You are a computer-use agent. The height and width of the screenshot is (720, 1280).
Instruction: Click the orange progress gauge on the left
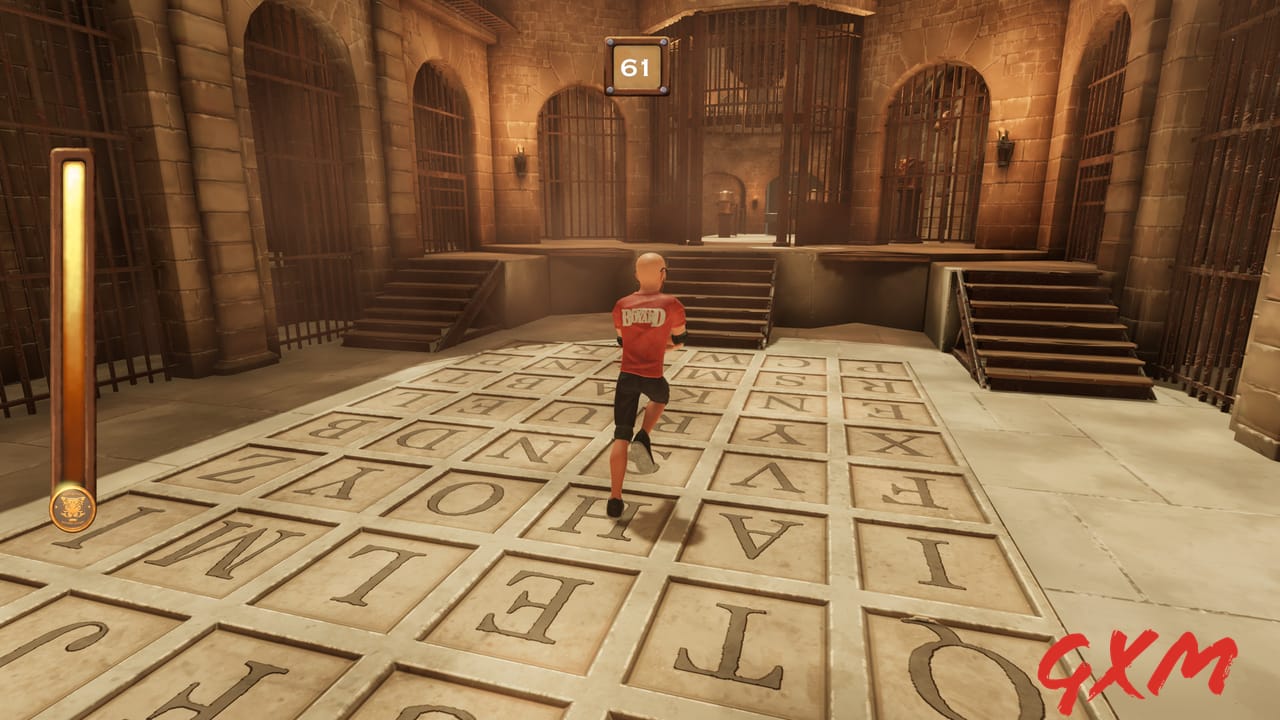click(x=70, y=320)
